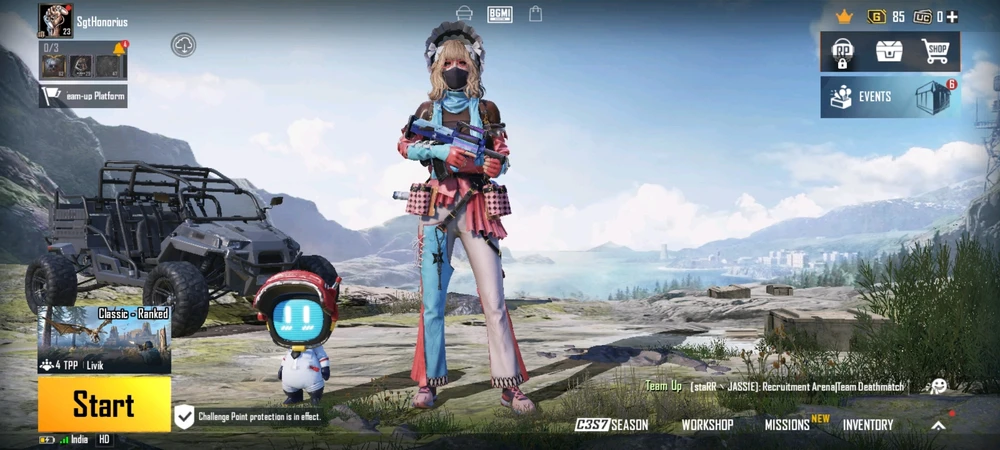
Task: Open the Team Up recruitment chat line
Action: pyautogui.click(x=775, y=386)
